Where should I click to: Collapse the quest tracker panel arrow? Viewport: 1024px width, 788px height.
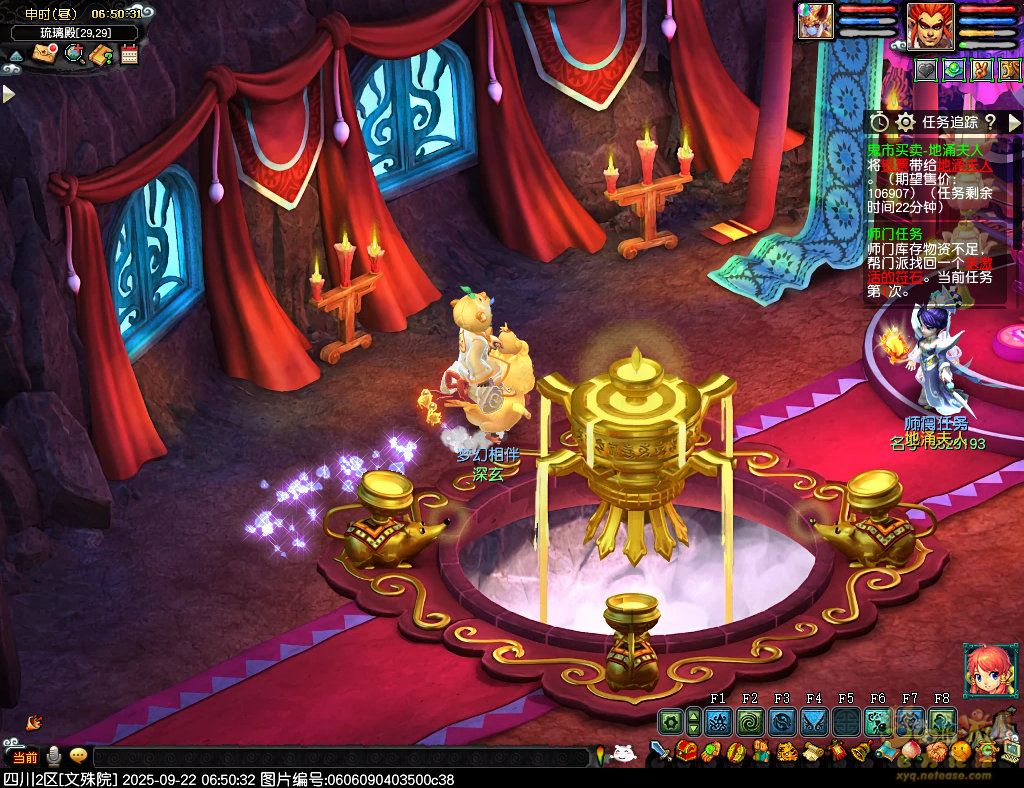(x=1016, y=122)
